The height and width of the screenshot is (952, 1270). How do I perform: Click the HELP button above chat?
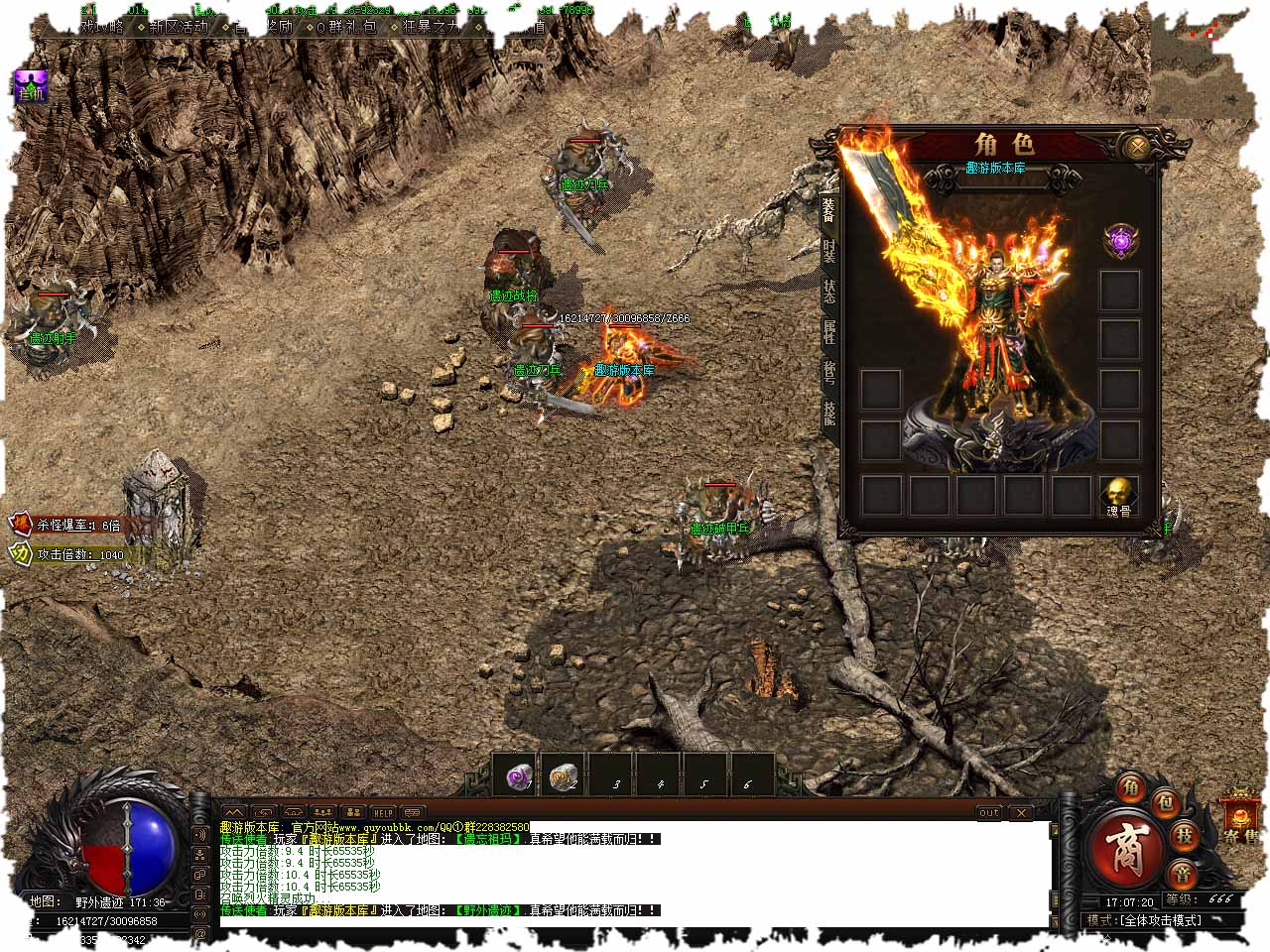click(x=382, y=812)
